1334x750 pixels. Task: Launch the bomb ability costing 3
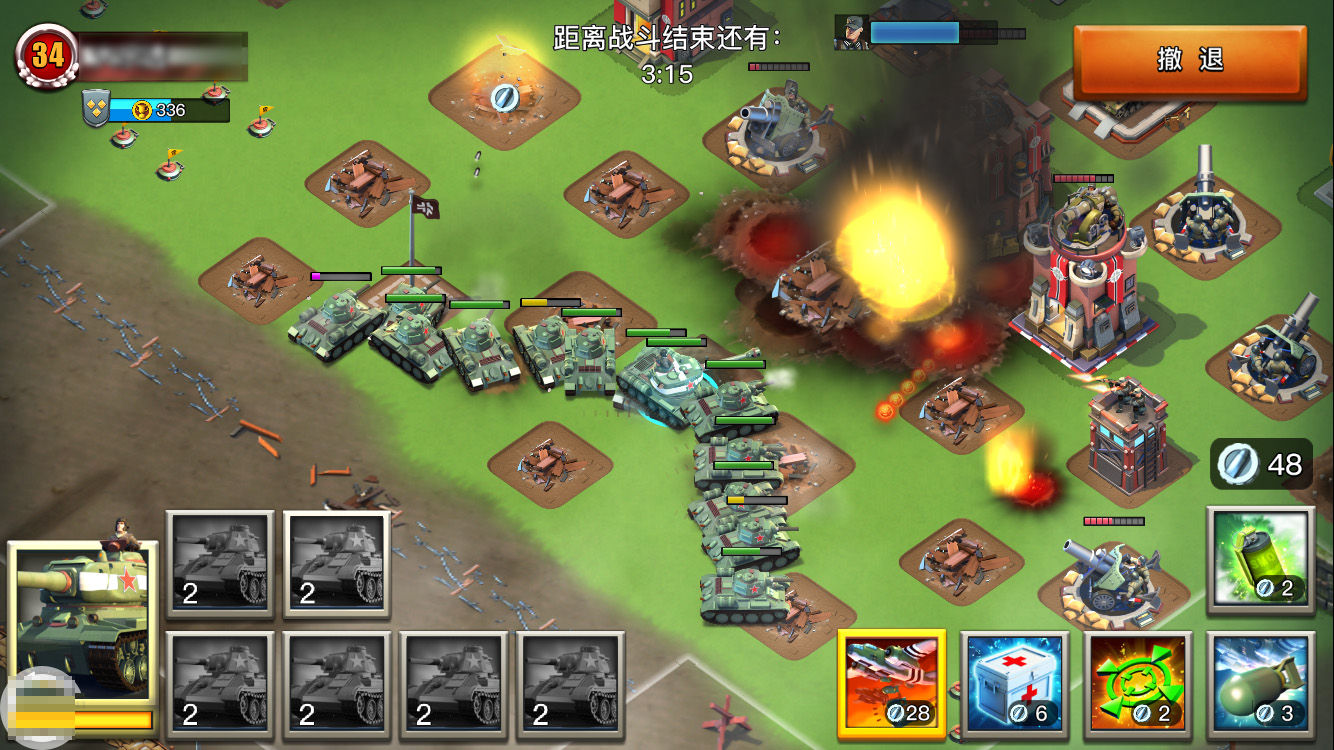[x=1259, y=684]
